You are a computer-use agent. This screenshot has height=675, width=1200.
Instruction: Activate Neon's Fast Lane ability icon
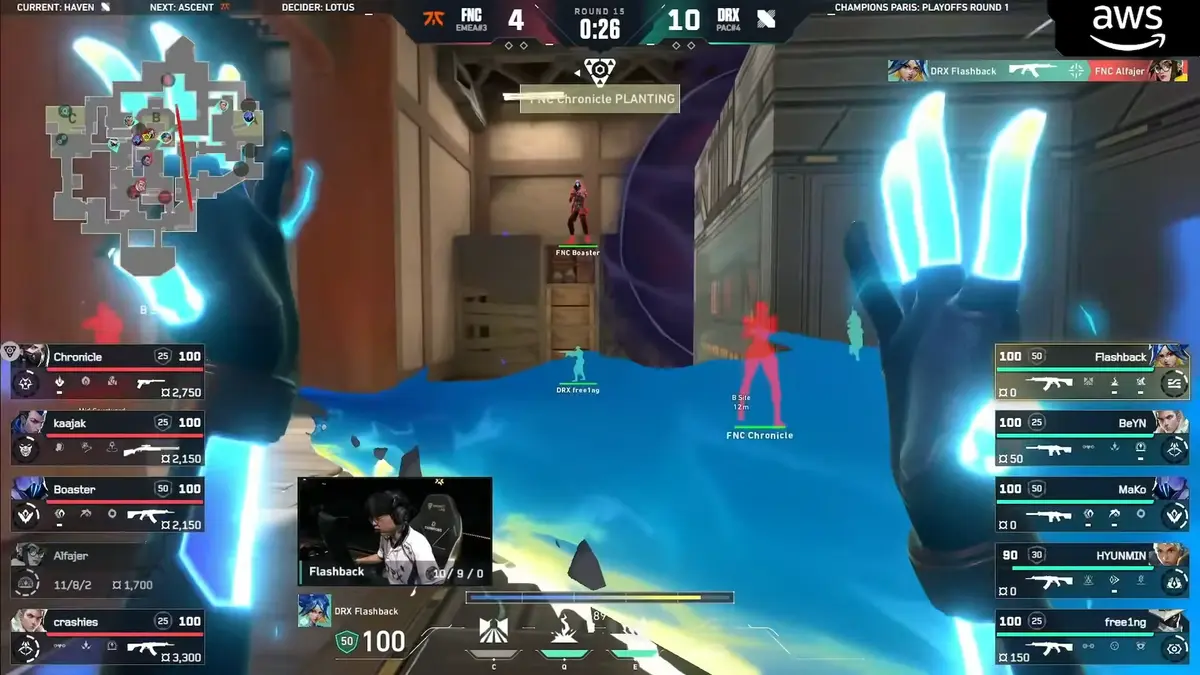coord(494,632)
